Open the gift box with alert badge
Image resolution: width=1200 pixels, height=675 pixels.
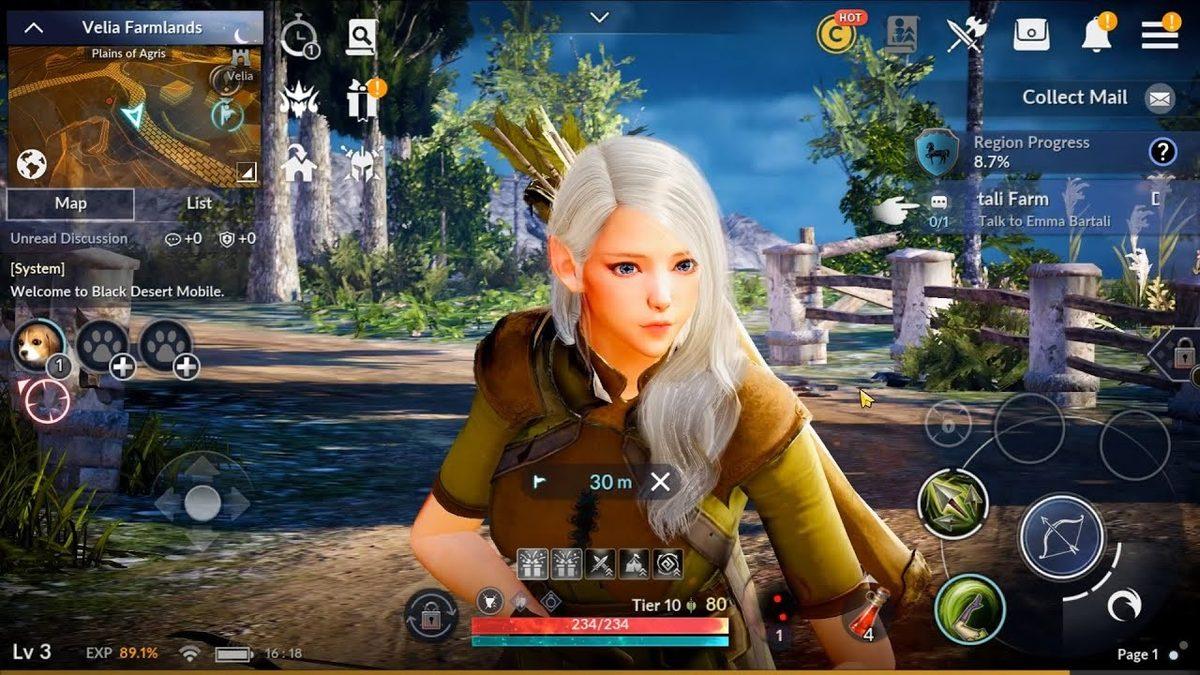pos(361,99)
